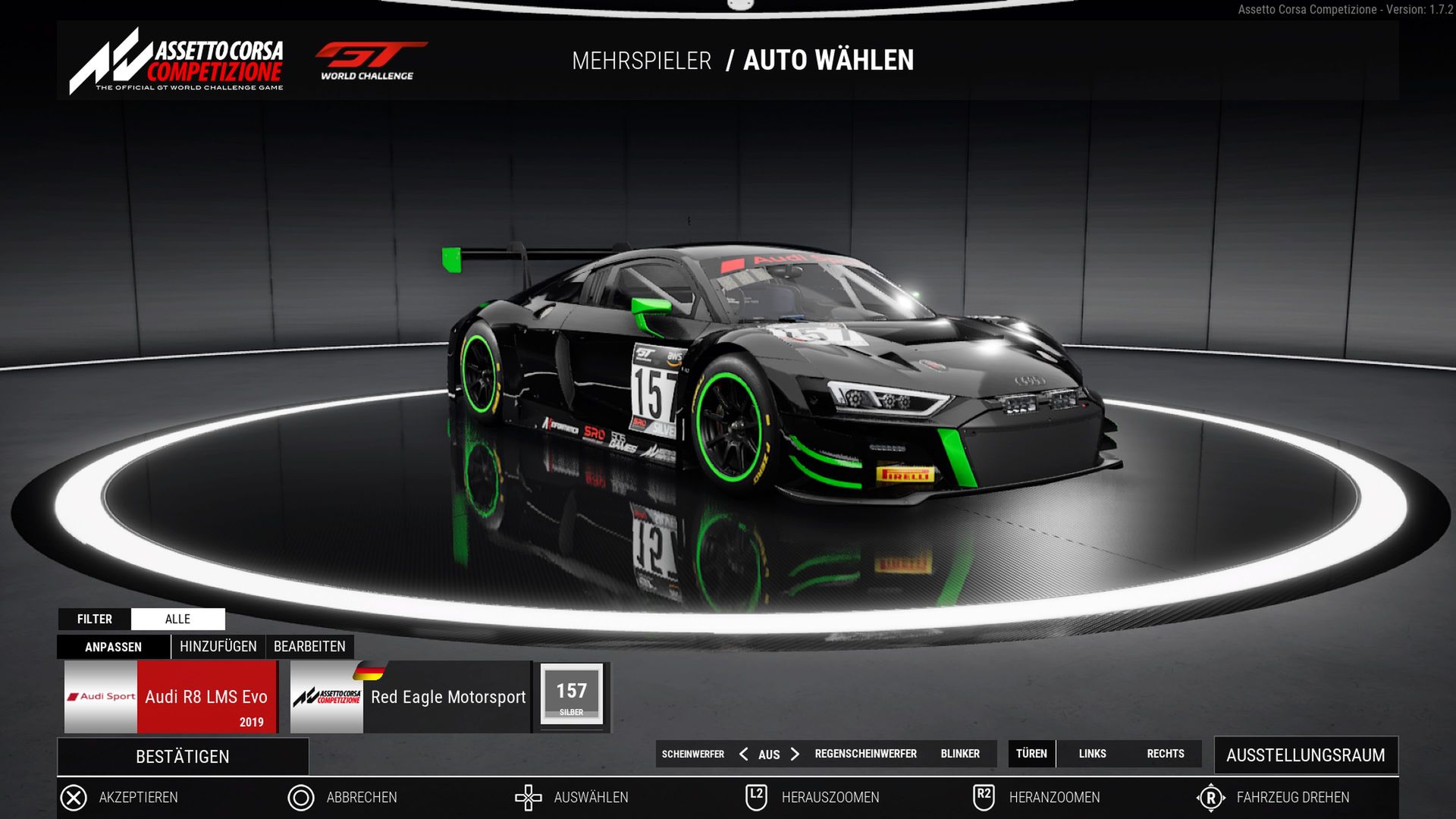The width and height of the screenshot is (1456, 819).
Task: Open the Bearbeiten tab
Action: [309, 647]
